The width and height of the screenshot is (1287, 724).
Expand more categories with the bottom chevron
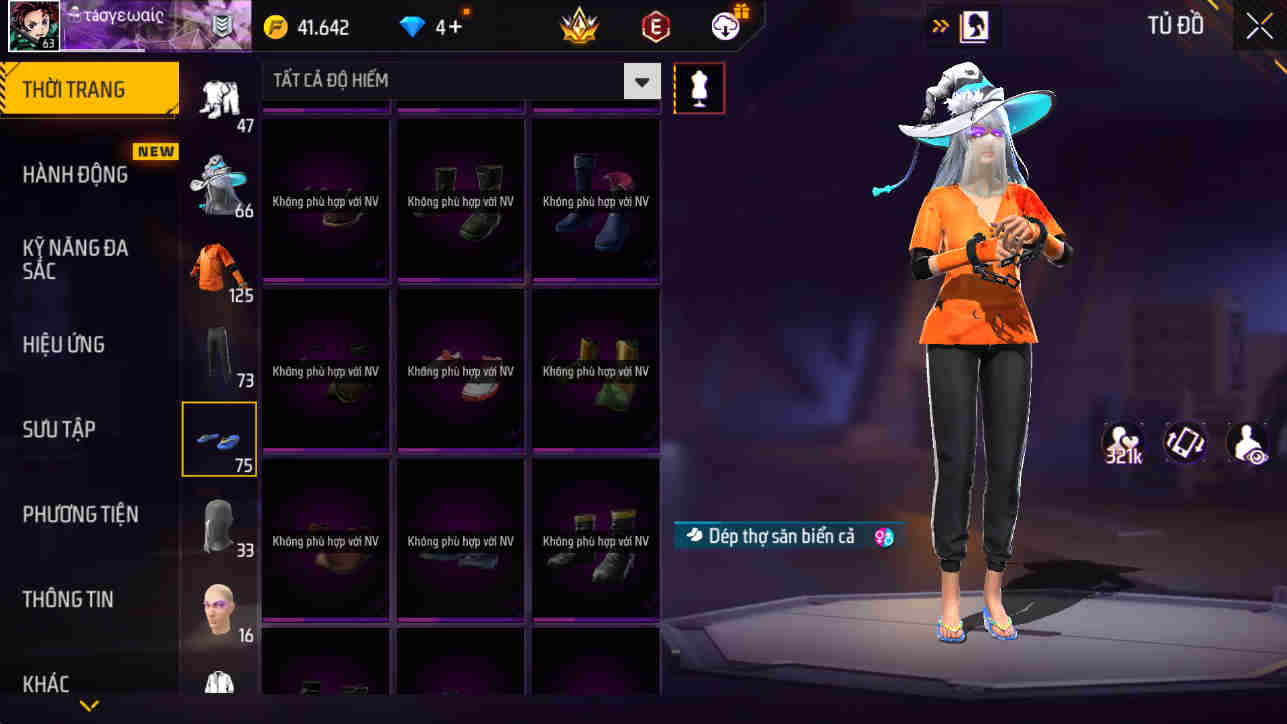88,706
